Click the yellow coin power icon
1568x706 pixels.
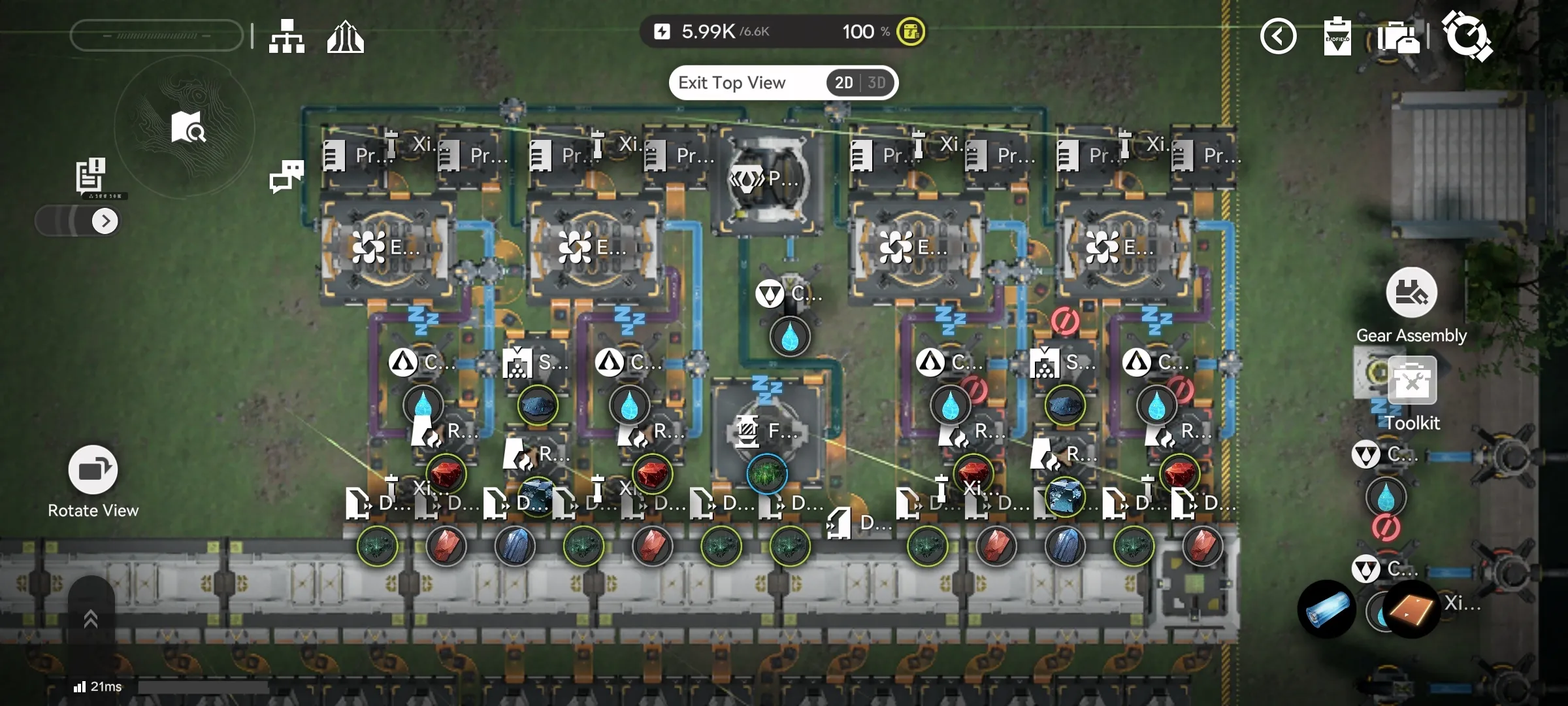coord(911,31)
